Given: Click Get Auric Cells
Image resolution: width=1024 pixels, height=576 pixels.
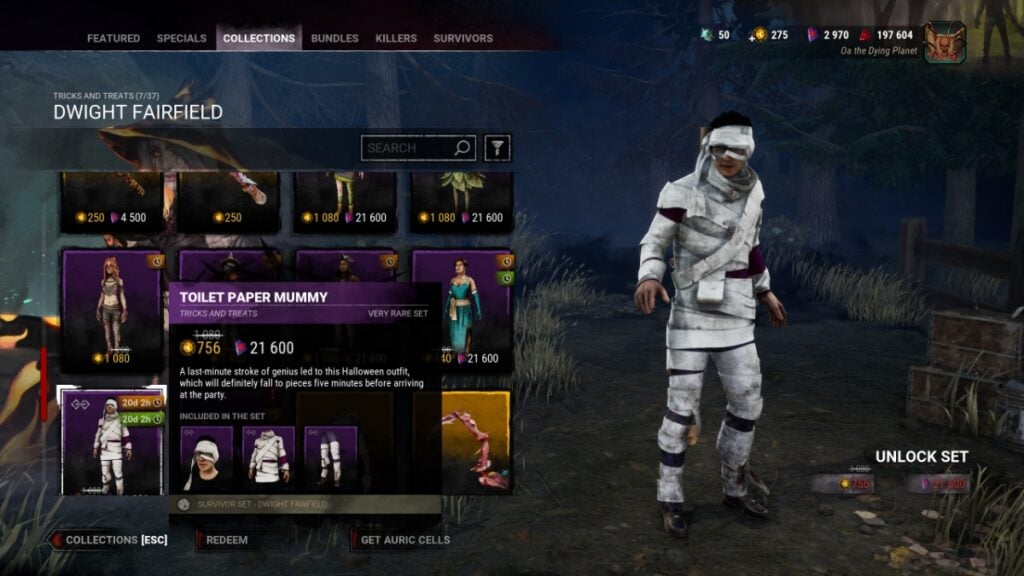Looking at the screenshot, I should [x=404, y=540].
